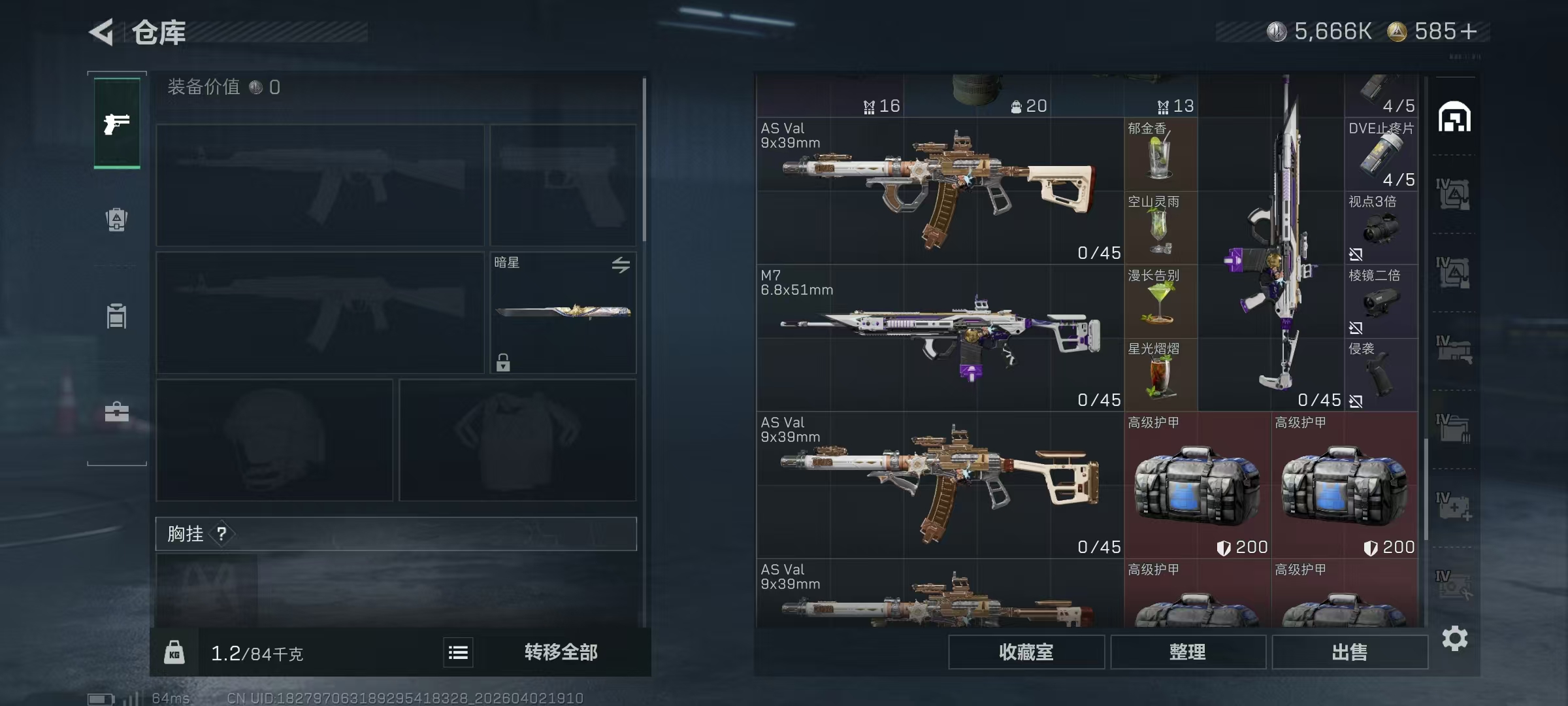Viewport: 1568px width, 706px height.
Task: Select the 视点3倍 scope item
Action: [x=1380, y=227]
